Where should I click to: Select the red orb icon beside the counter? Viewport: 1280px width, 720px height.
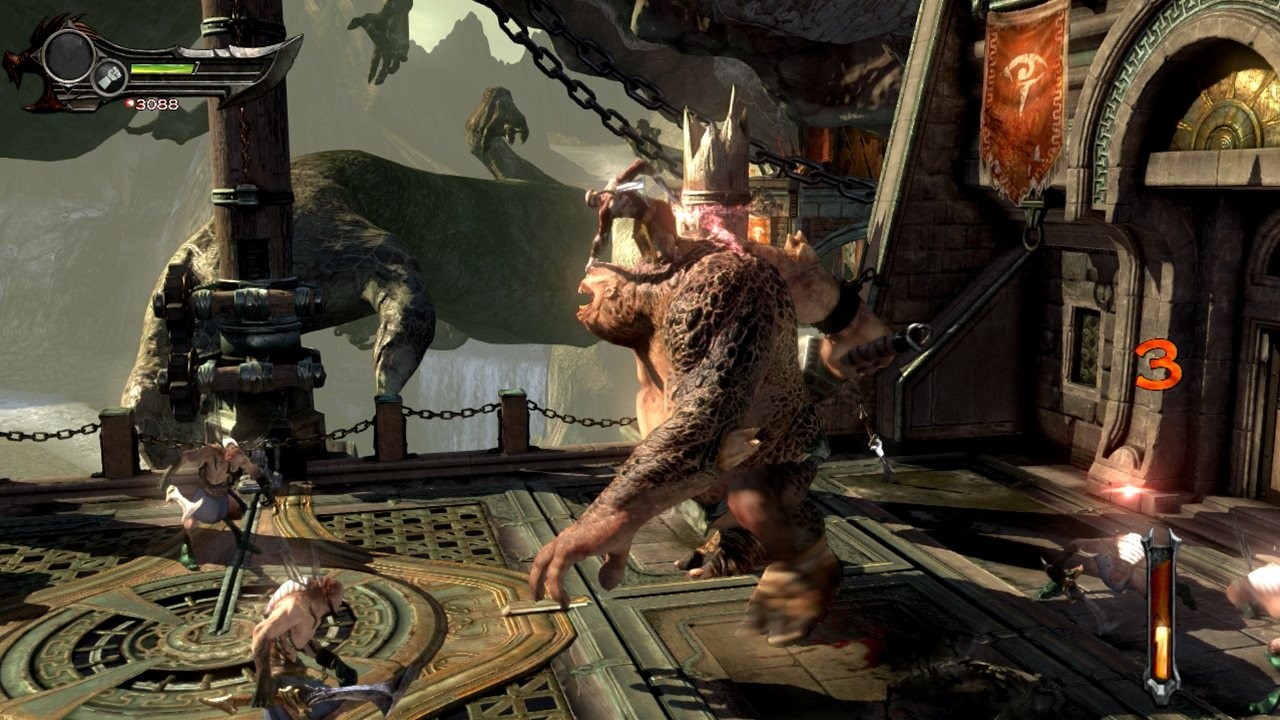[x=129, y=103]
